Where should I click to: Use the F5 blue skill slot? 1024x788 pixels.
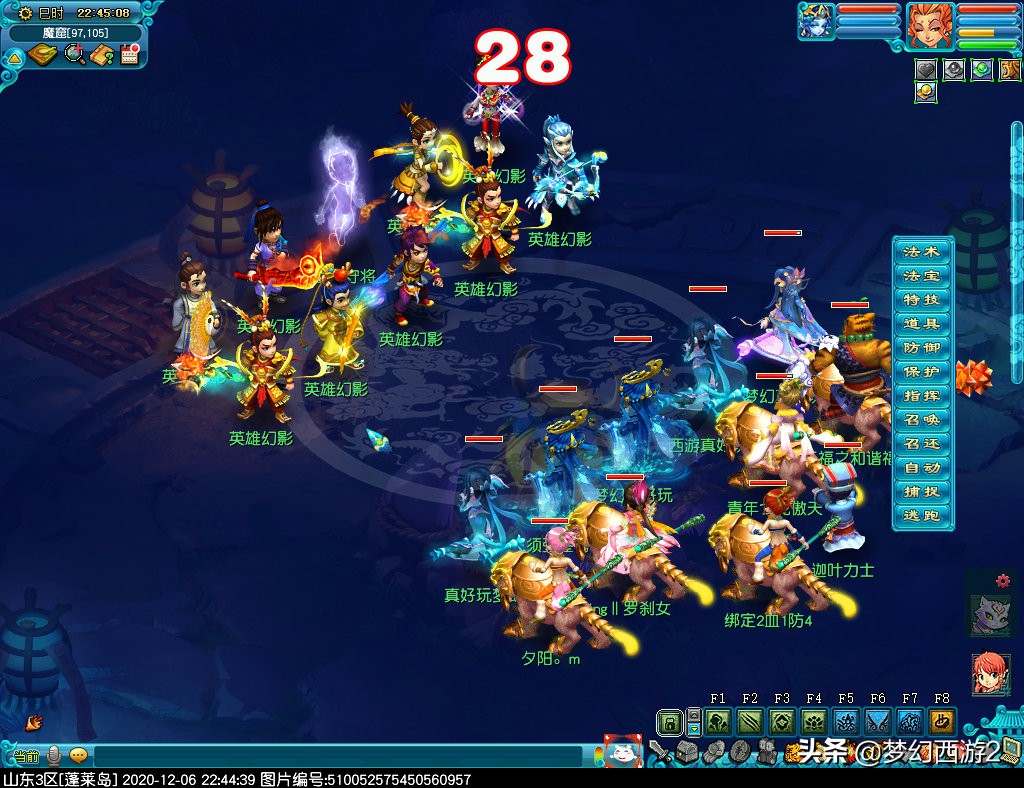(846, 722)
